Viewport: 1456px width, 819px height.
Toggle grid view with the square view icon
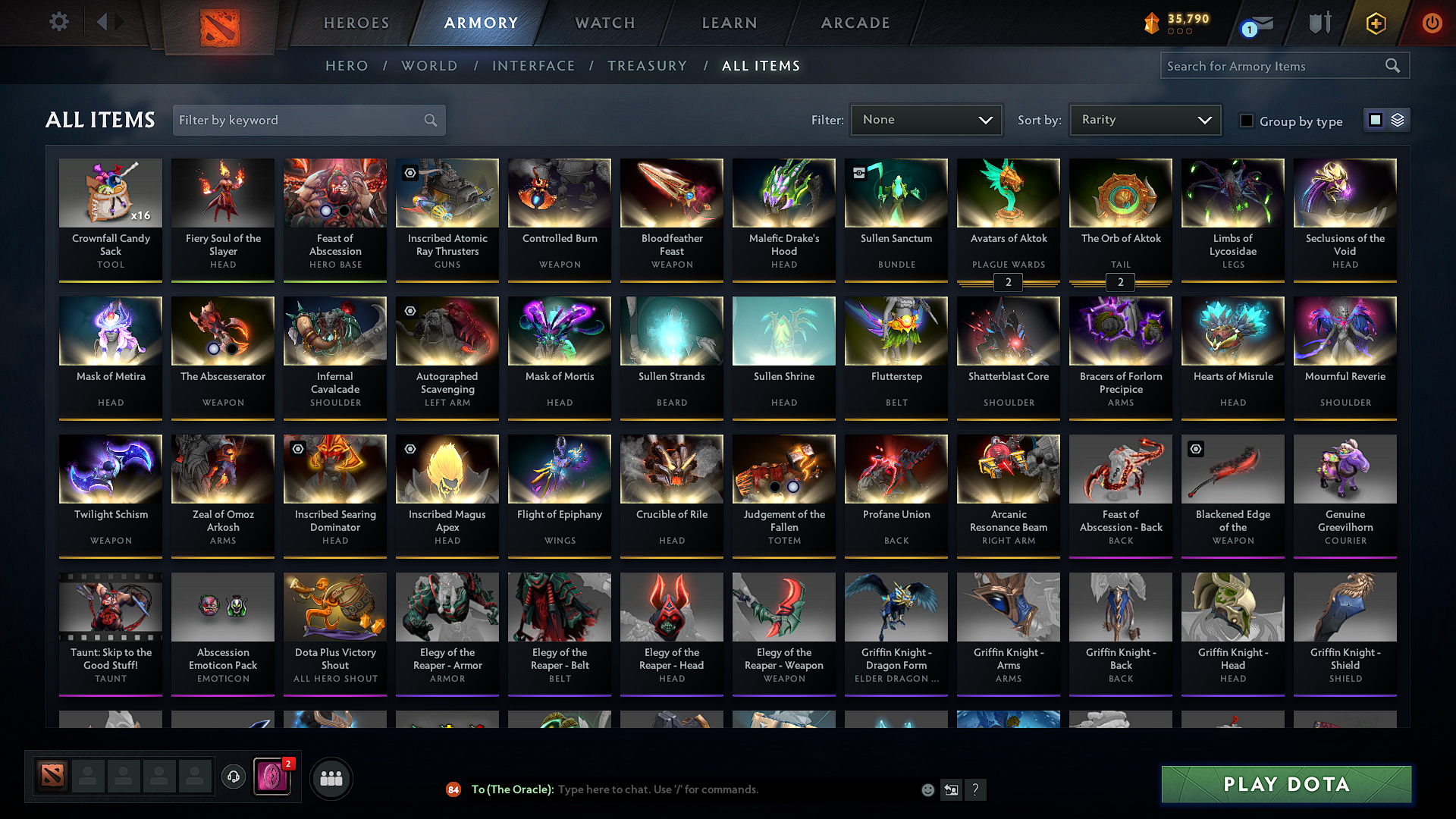point(1376,119)
